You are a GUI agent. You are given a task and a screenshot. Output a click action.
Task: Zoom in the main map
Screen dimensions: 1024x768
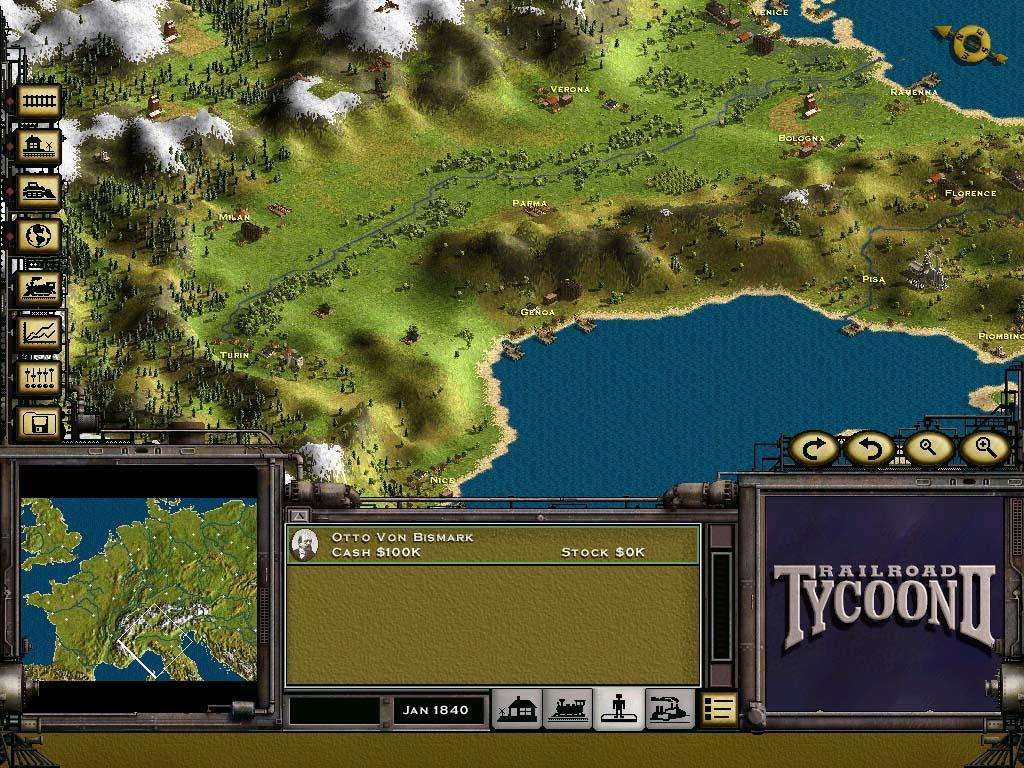[x=983, y=449]
